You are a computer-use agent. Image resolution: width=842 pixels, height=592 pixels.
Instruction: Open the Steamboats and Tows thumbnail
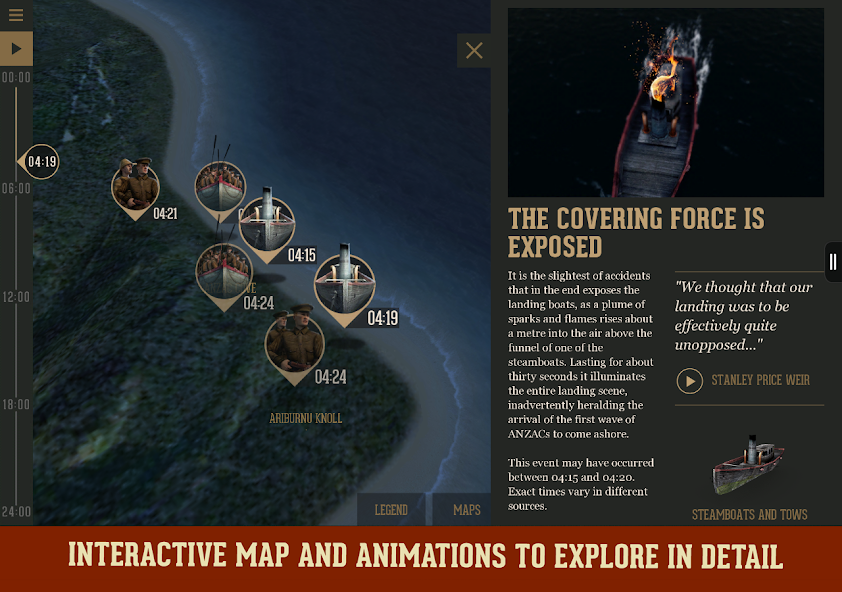[x=749, y=468]
